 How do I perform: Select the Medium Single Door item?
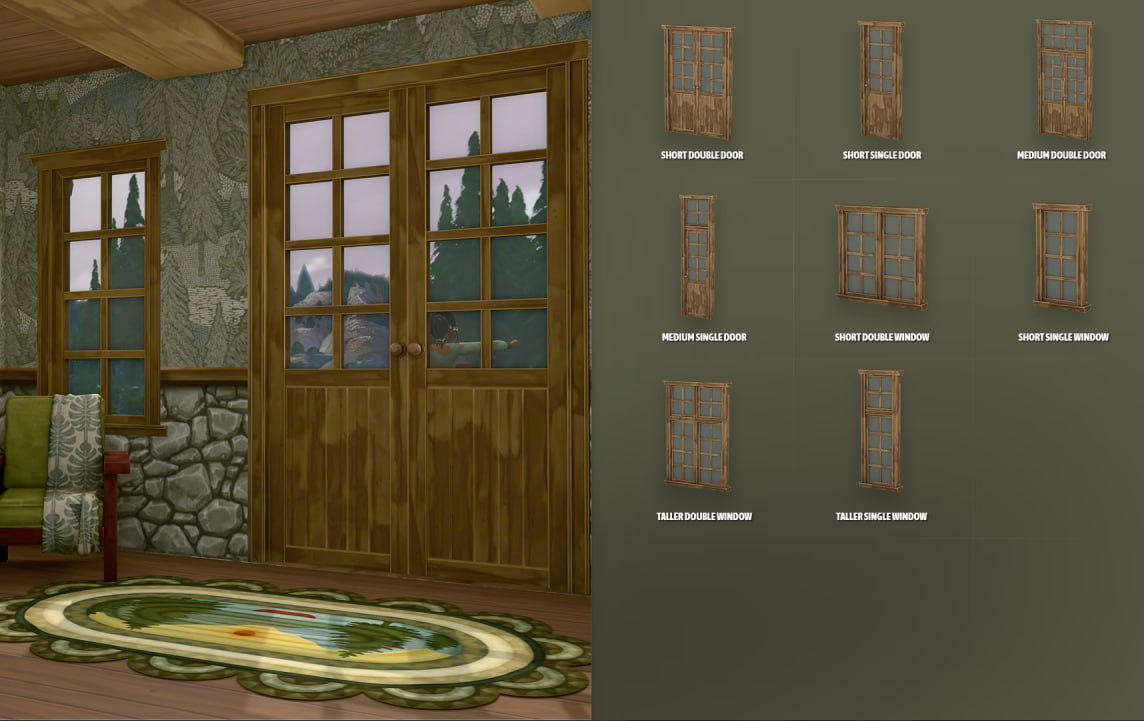(698, 257)
